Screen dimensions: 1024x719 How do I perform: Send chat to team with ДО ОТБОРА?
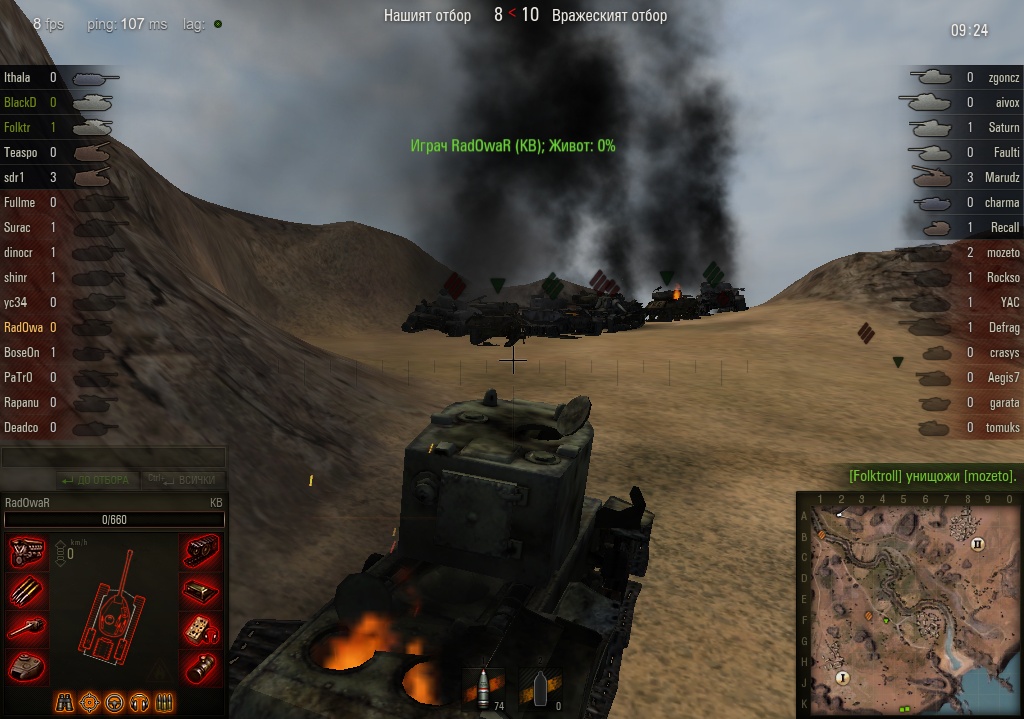(96, 480)
